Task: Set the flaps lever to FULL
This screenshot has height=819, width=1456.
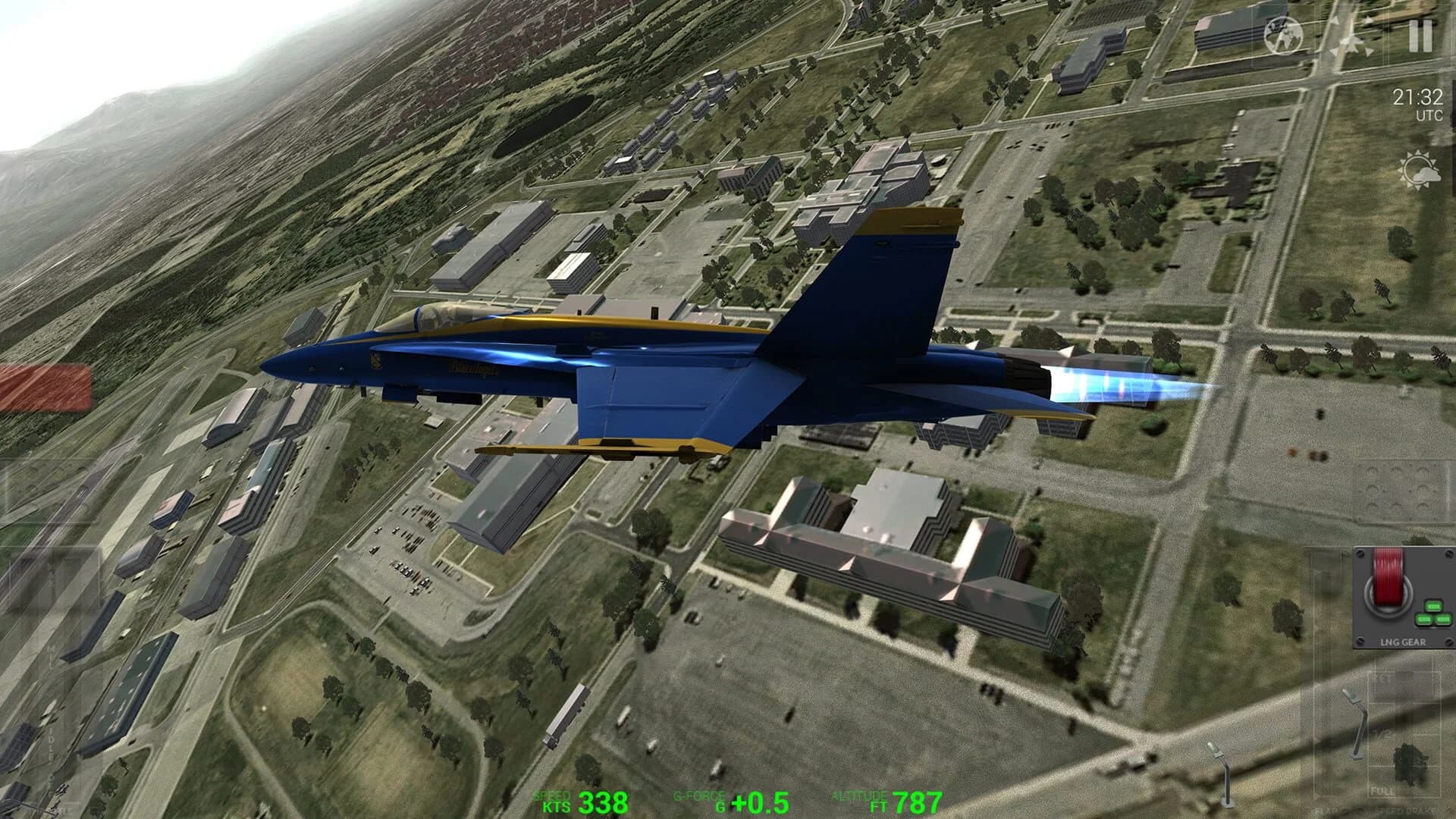Action: tap(1382, 790)
